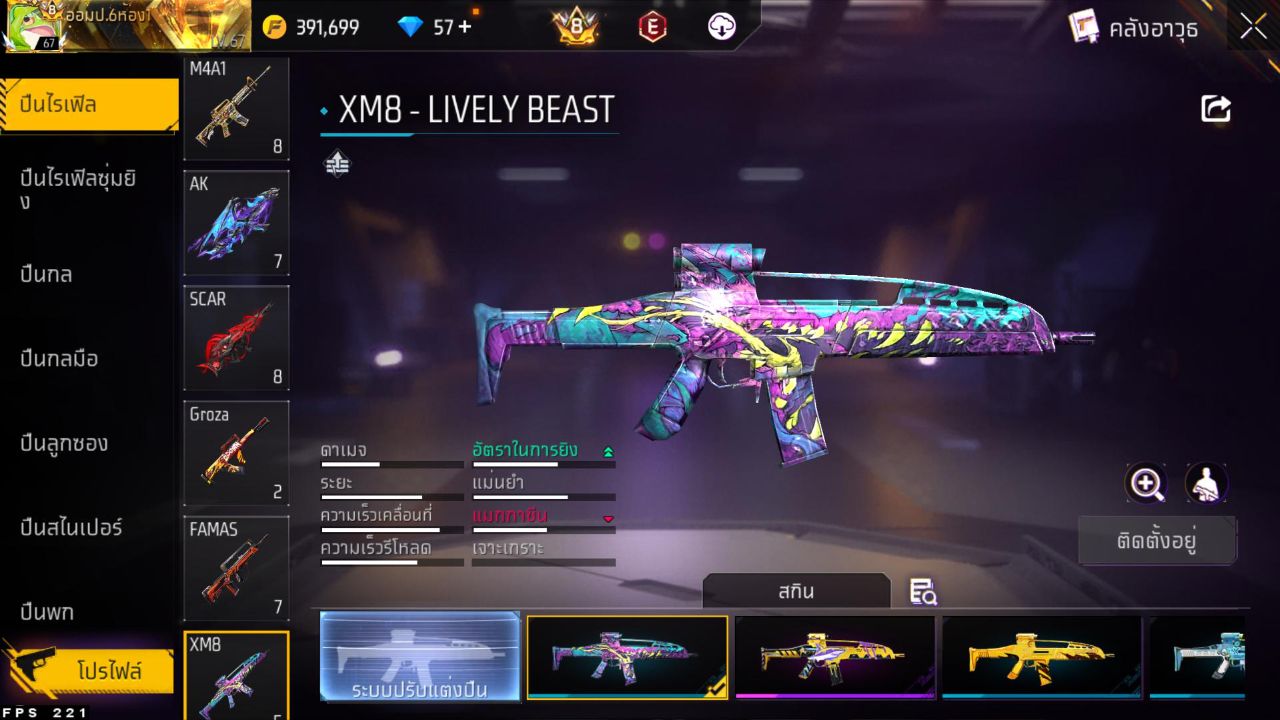Preview the weapon on your character
Image resolution: width=1280 pixels, height=720 pixels.
pos(1205,483)
